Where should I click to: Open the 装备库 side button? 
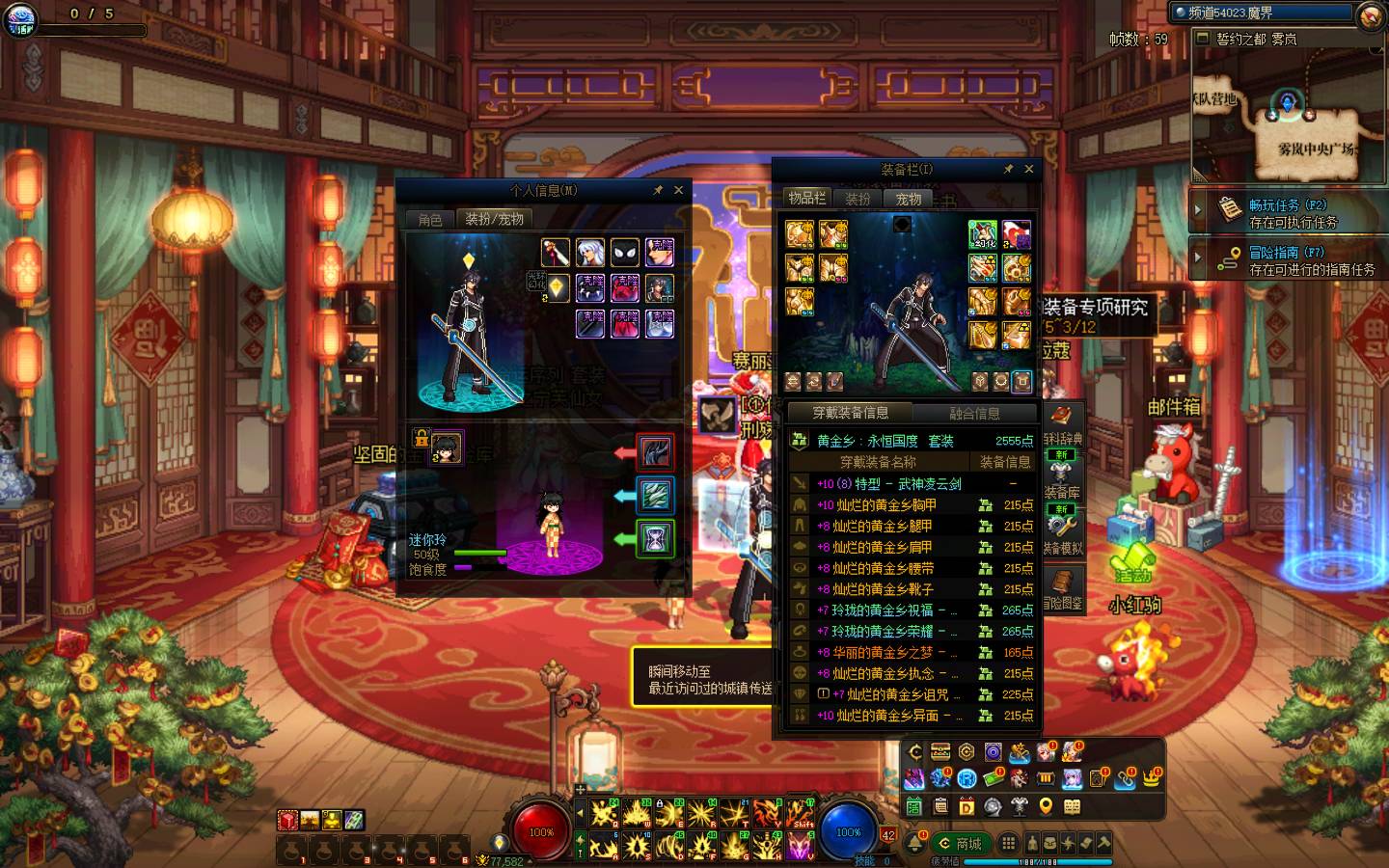click(x=1062, y=480)
